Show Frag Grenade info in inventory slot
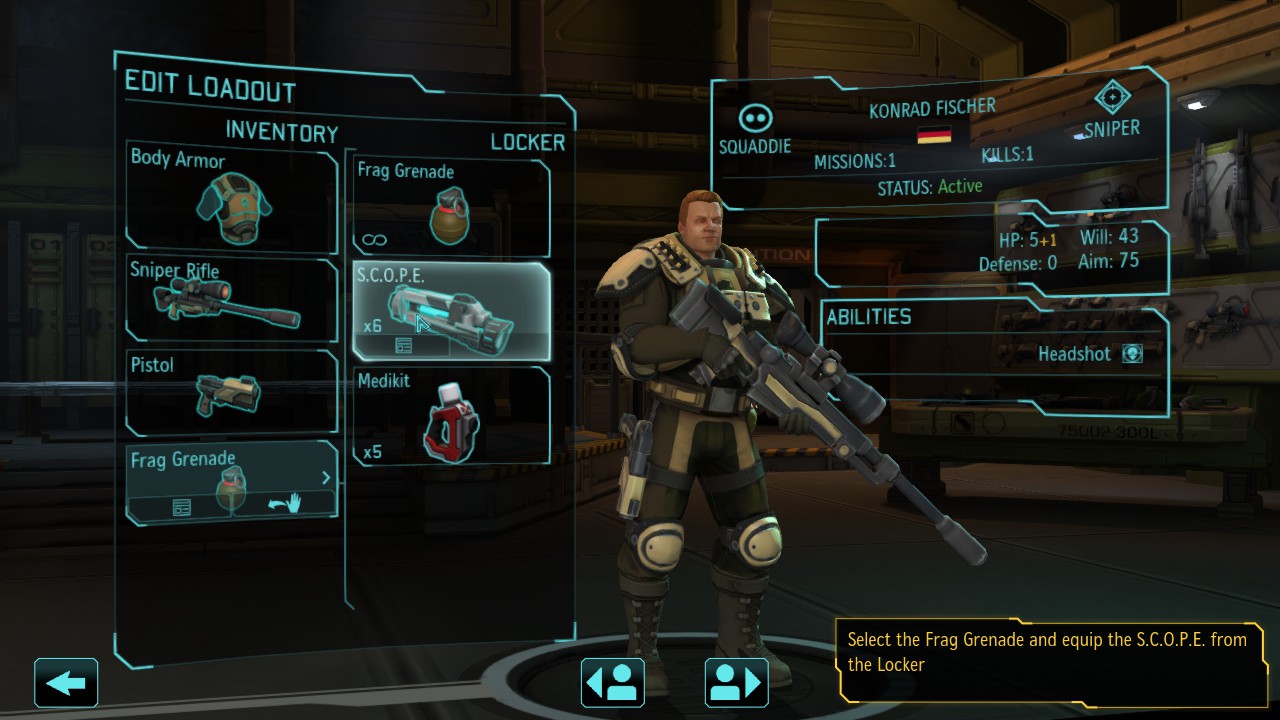This screenshot has height=720, width=1280. [x=181, y=508]
